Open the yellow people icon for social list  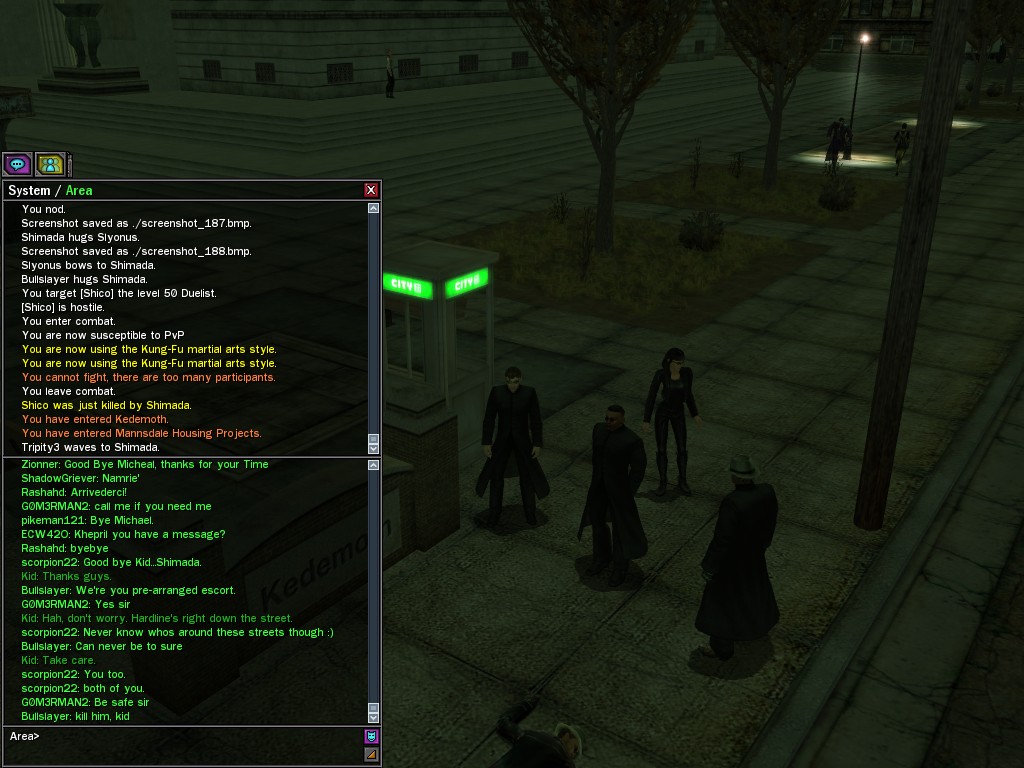pos(50,164)
